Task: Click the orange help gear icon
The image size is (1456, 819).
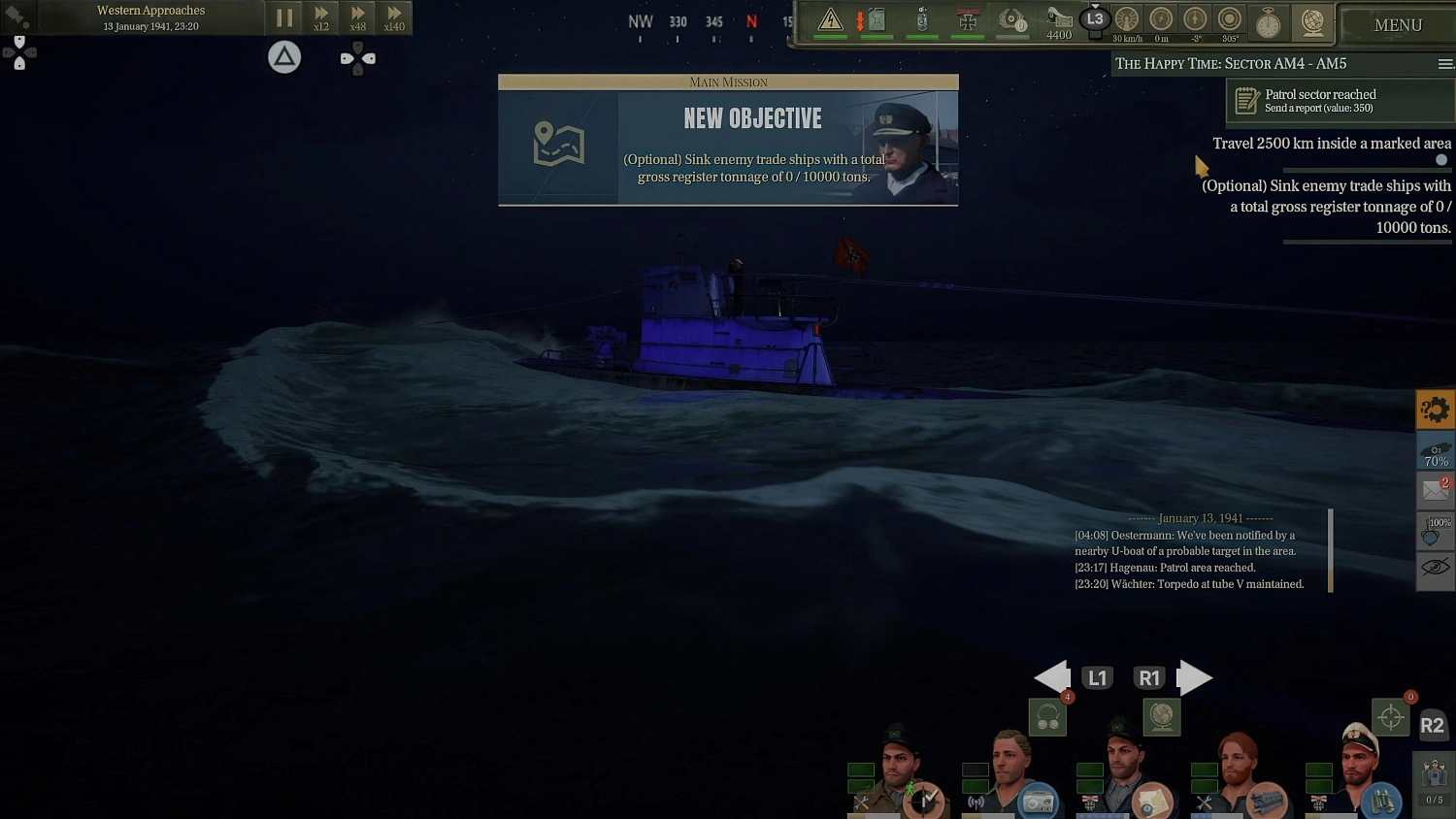Action: [x=1436, y=409]
